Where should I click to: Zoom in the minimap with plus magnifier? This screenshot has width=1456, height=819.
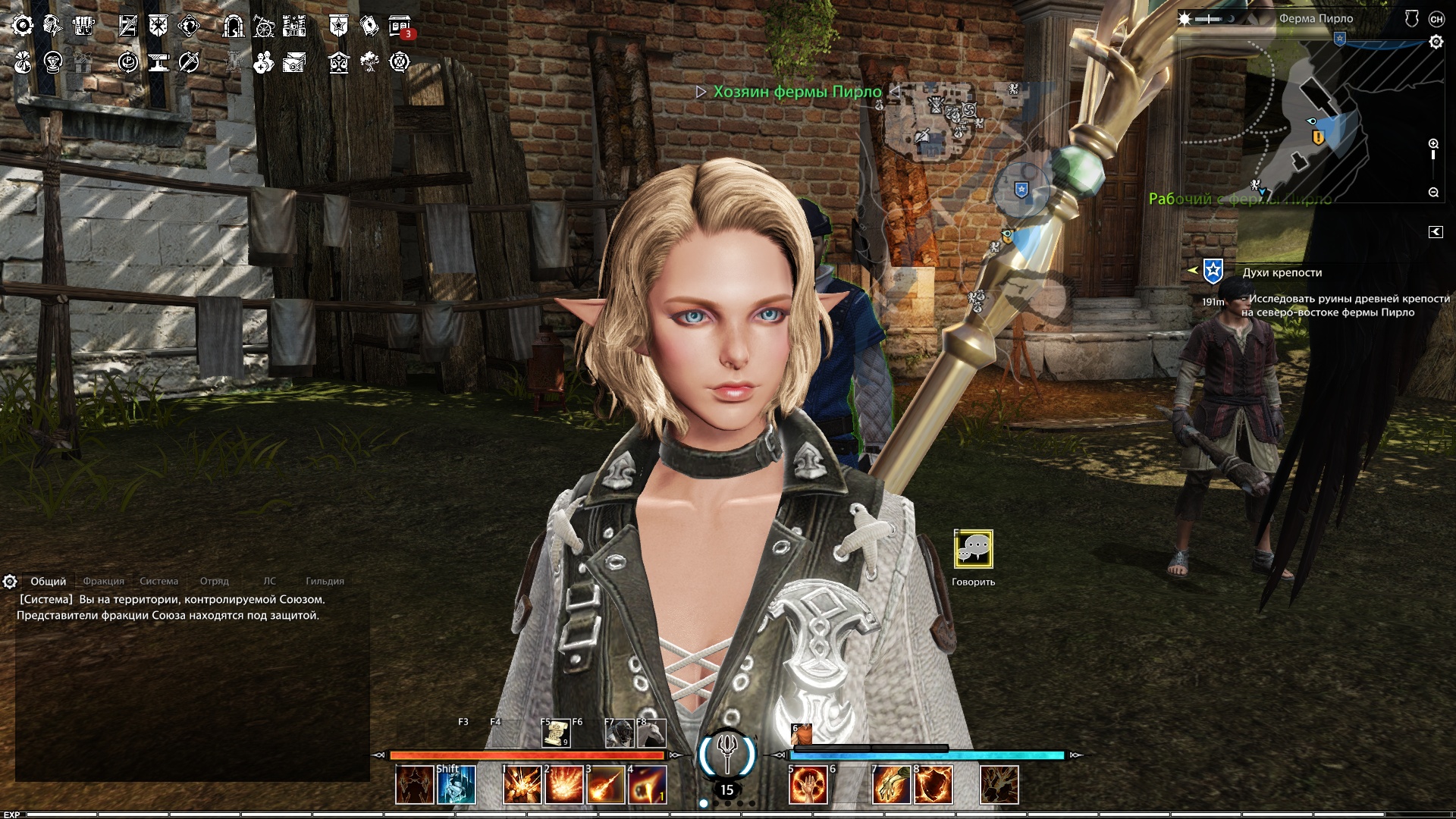coord(1433,144)
